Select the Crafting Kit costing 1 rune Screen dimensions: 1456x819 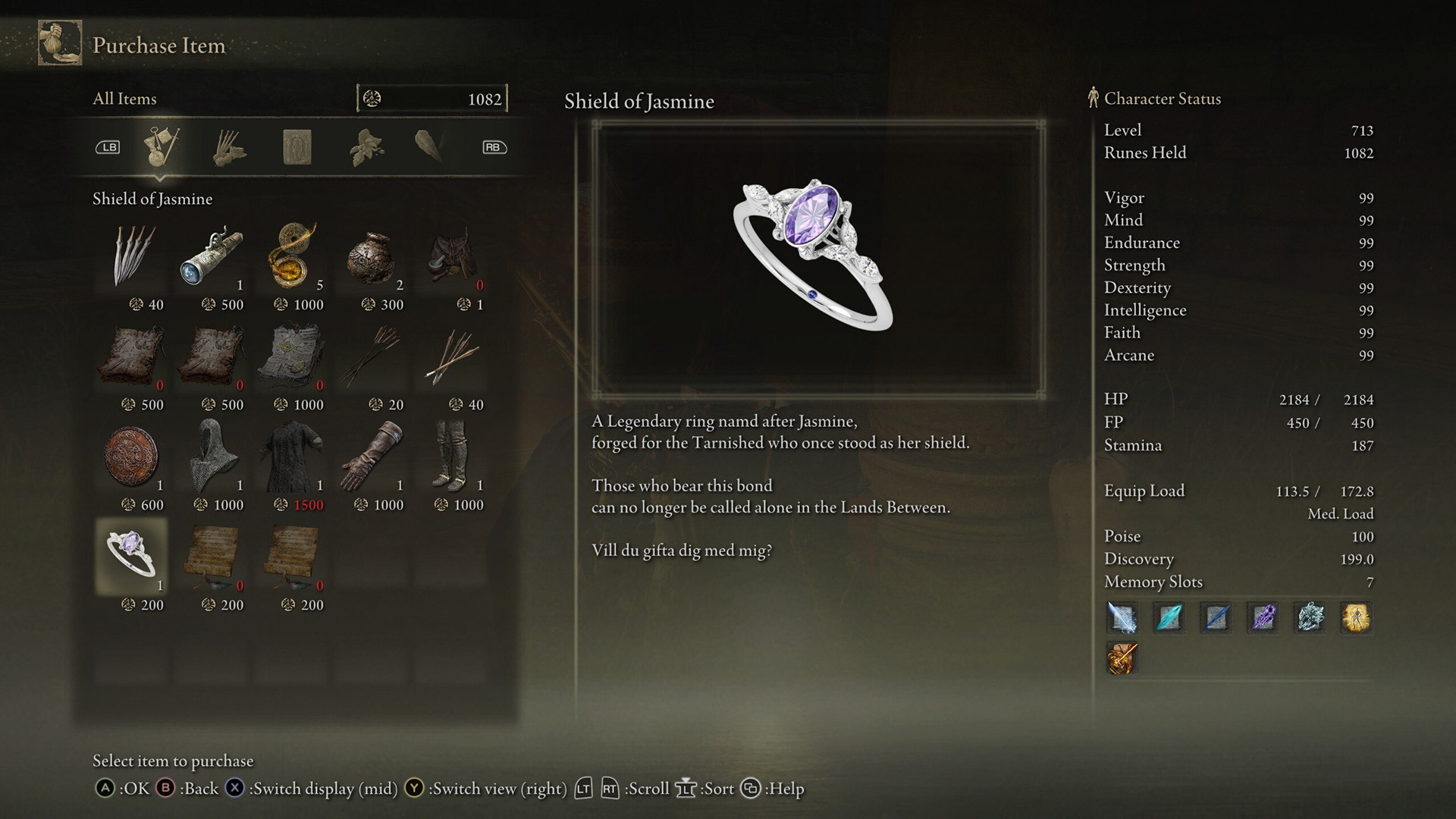pos(453,256)
